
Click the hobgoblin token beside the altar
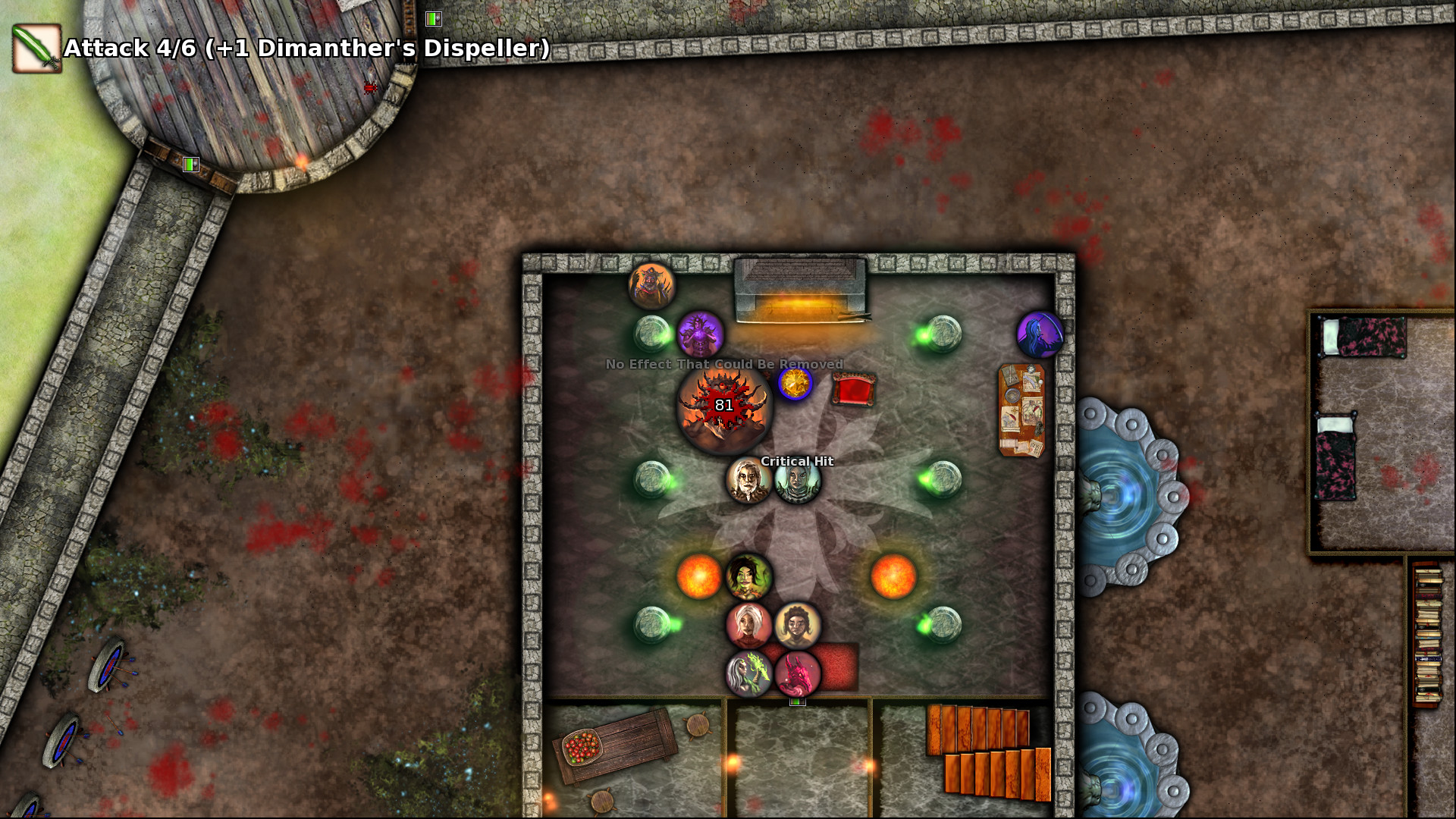click(652, 287)
